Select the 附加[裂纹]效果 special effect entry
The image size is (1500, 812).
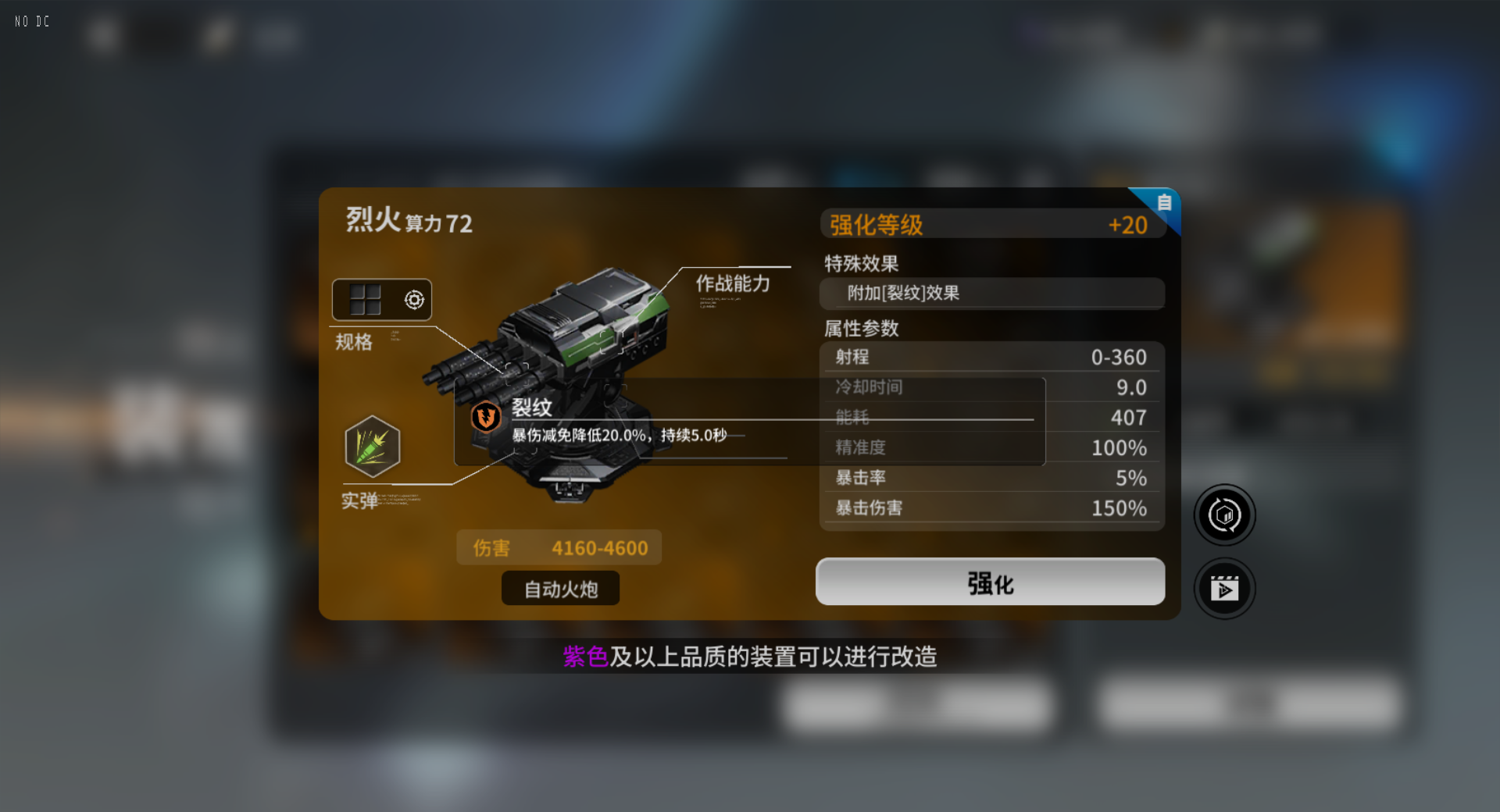point(991,294)
